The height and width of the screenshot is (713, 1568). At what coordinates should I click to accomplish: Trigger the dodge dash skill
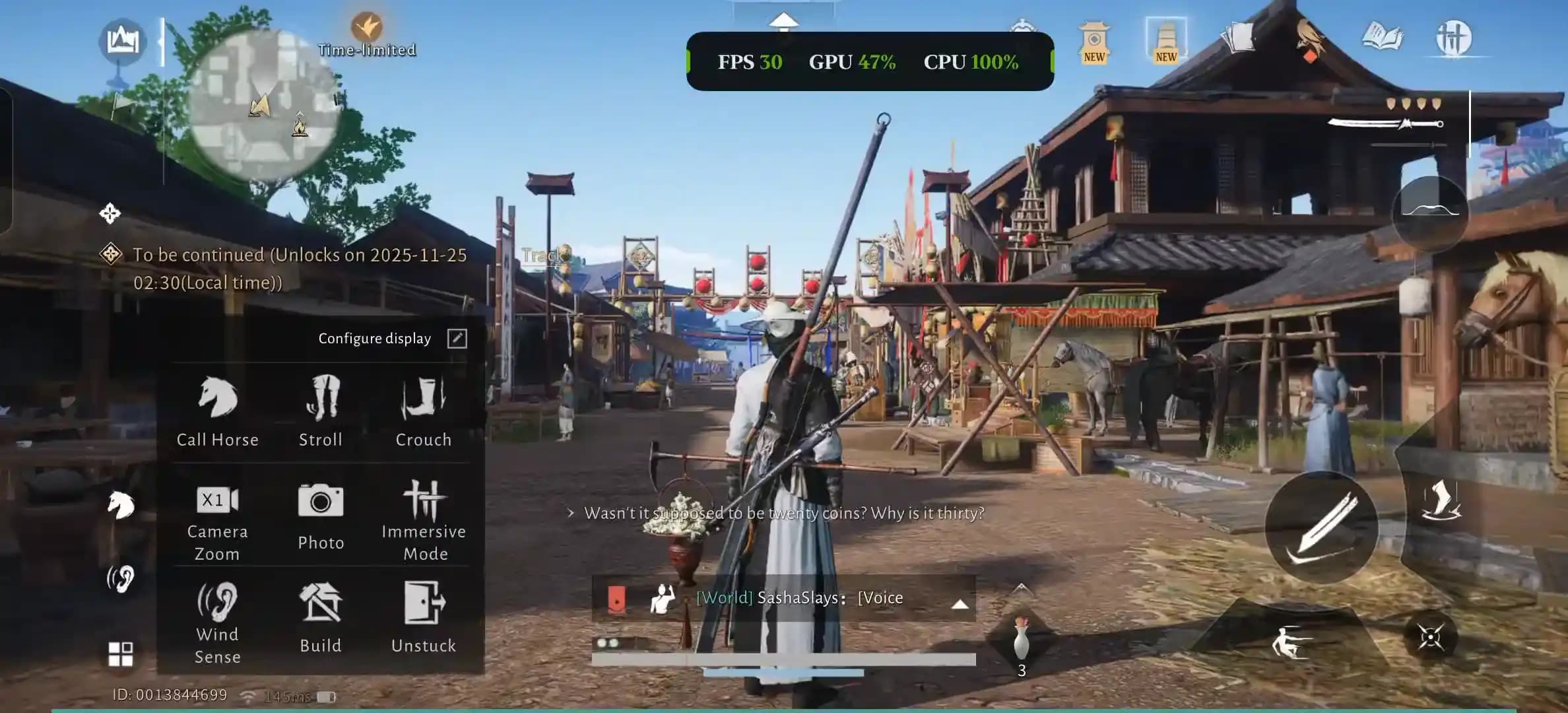[1291, 642]
